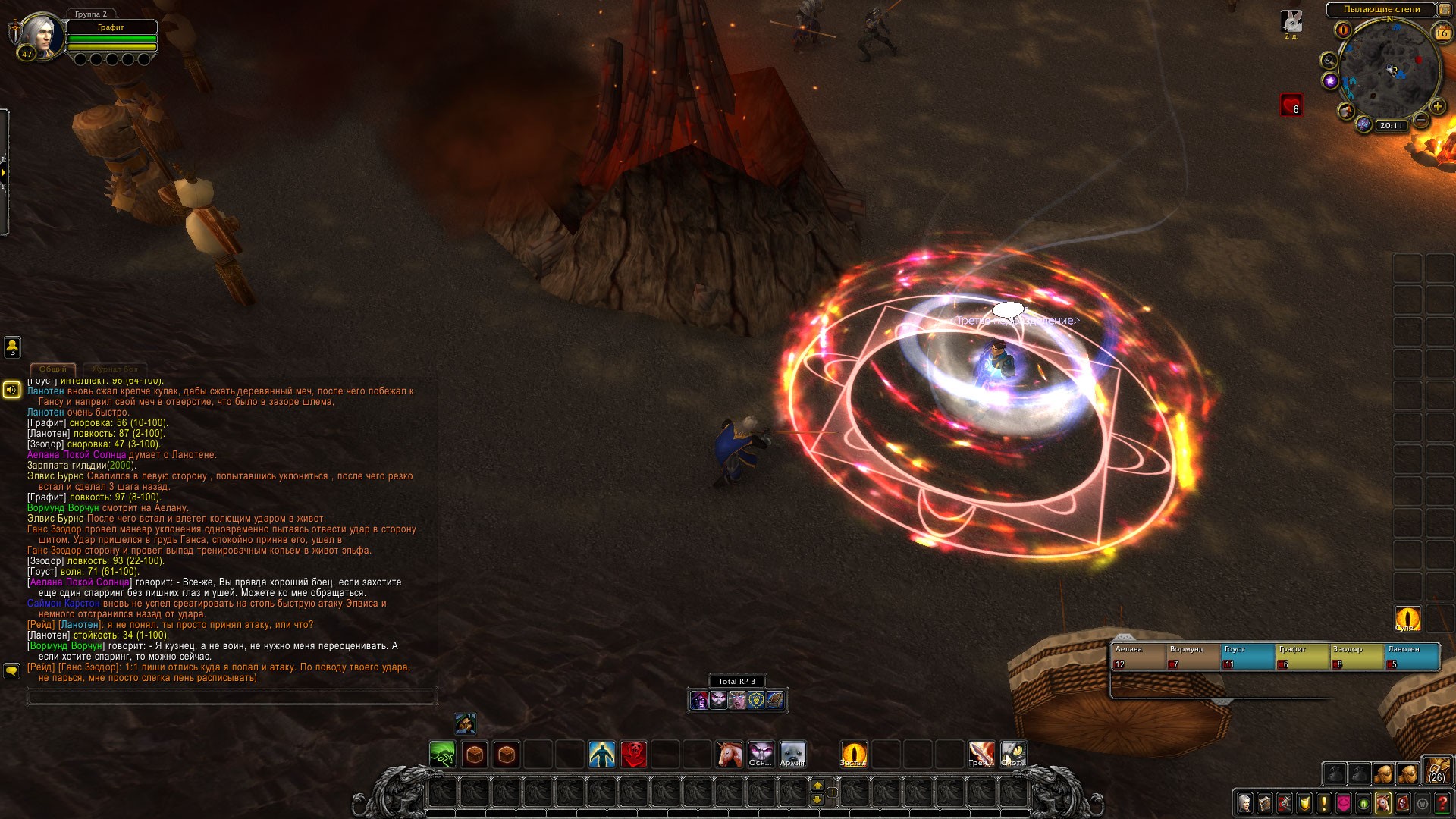
Task: Activate the green lizard ability on the action bar
Action: click(442, 755)
